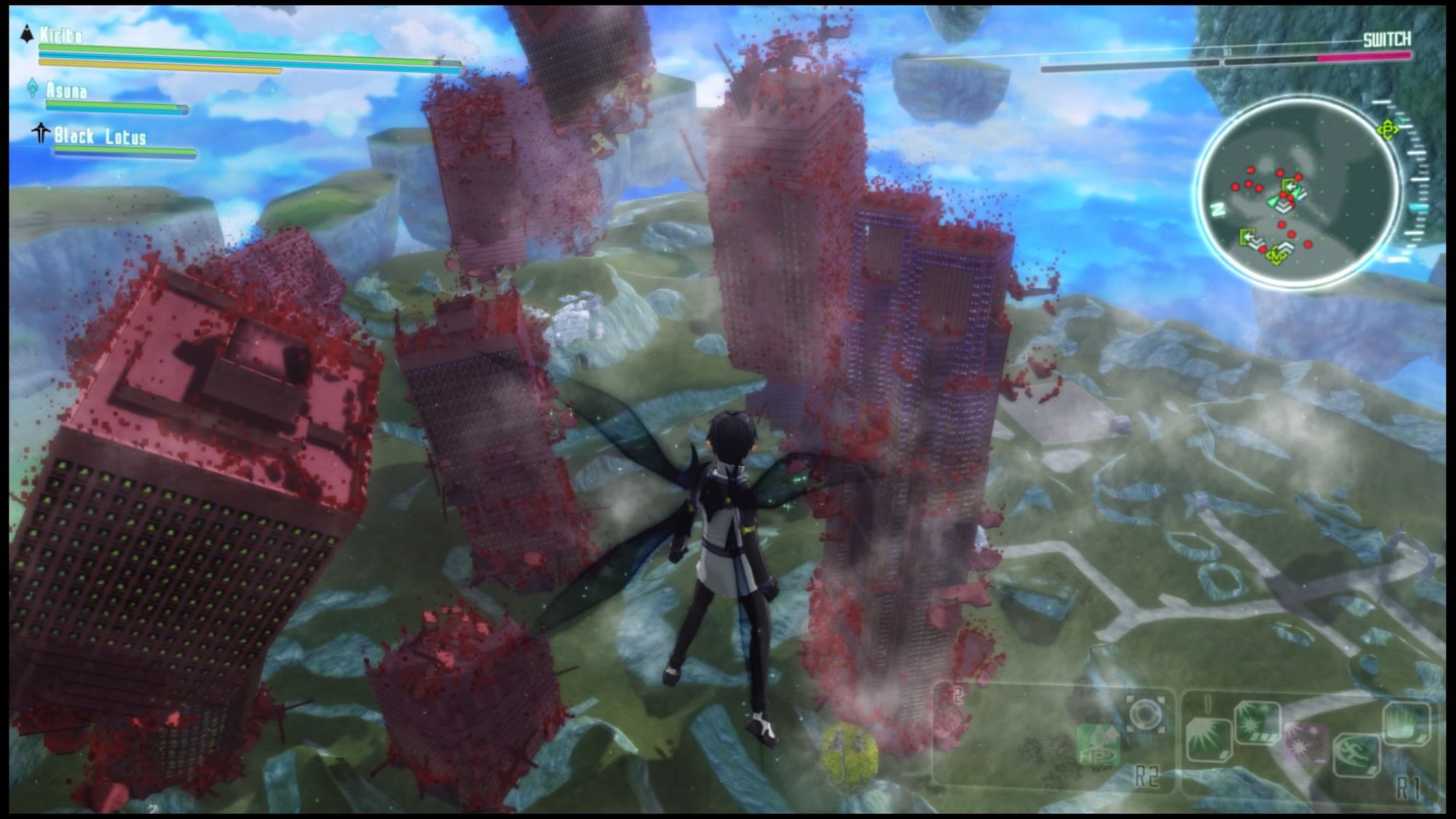The image size is (1456, 819).
Task: Open the circular minimap
Action: point(1297,192)
